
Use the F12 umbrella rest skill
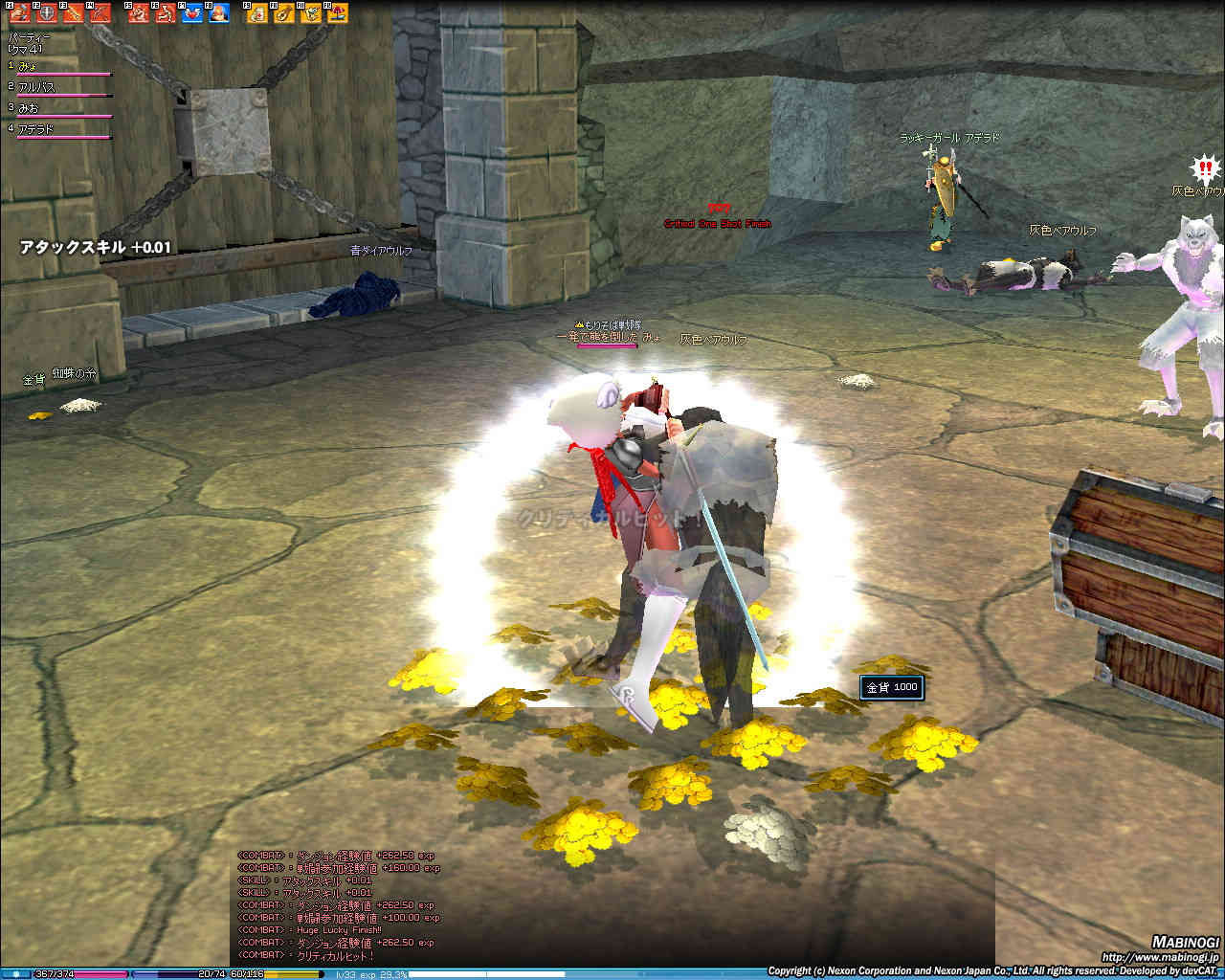pyautogui.click(x=337, y=13)
